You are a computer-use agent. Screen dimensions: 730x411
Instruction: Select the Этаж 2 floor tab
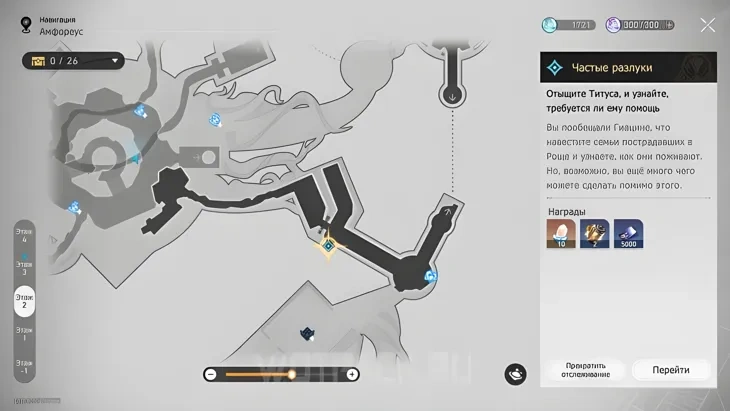pyautogui.click(x=24, y=300)
